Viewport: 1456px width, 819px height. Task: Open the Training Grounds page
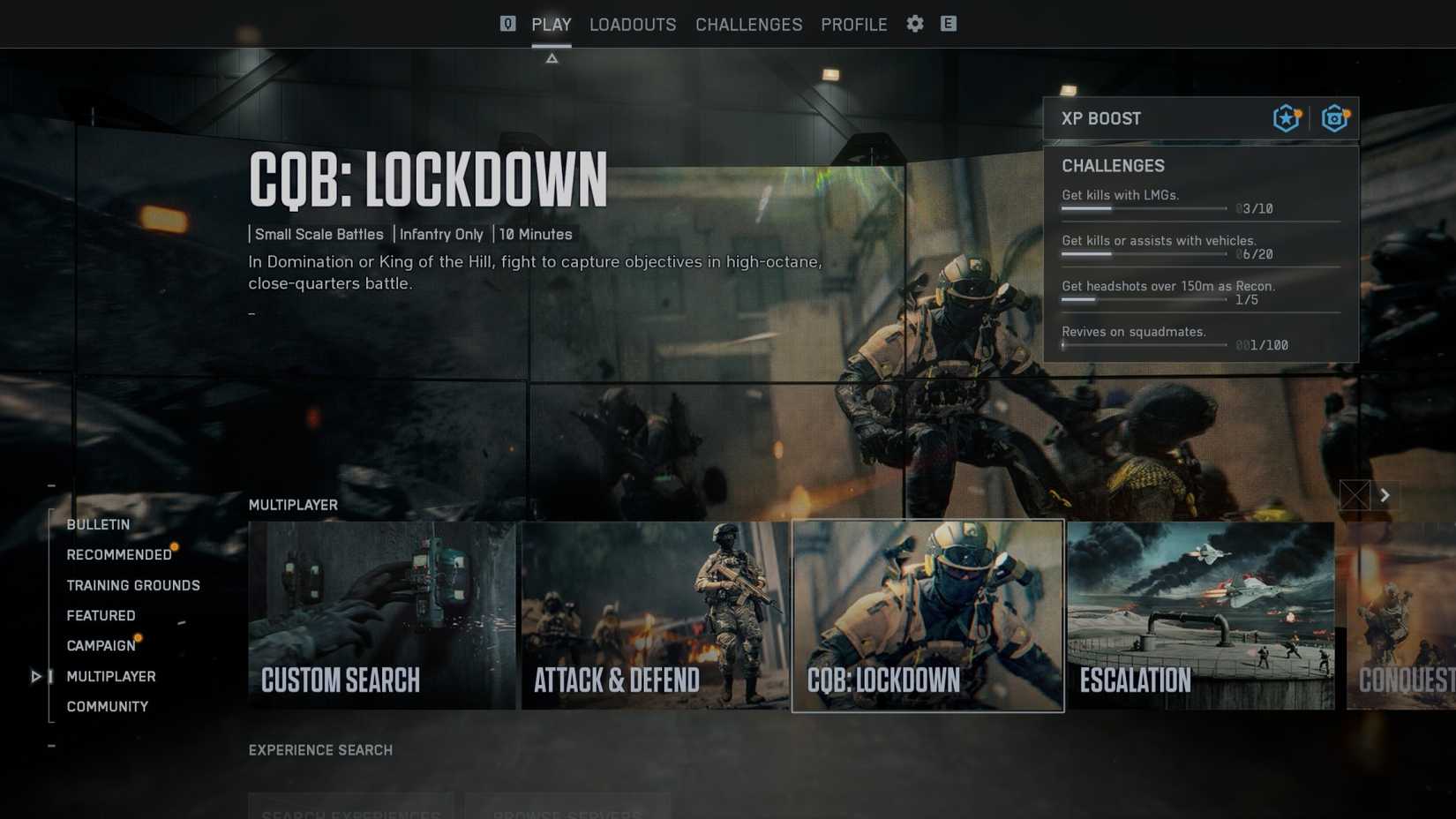[x=133, y=584]
